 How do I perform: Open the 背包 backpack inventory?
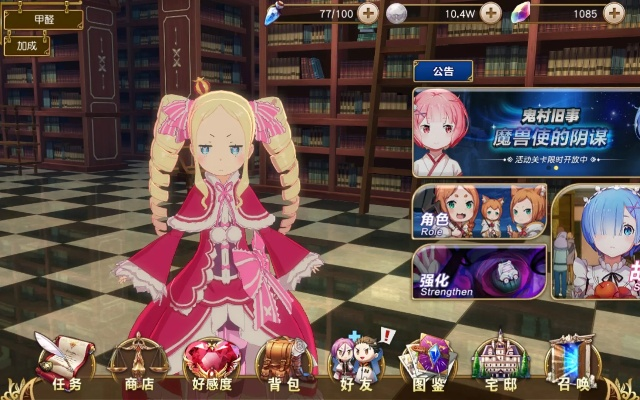click(285, 363)
